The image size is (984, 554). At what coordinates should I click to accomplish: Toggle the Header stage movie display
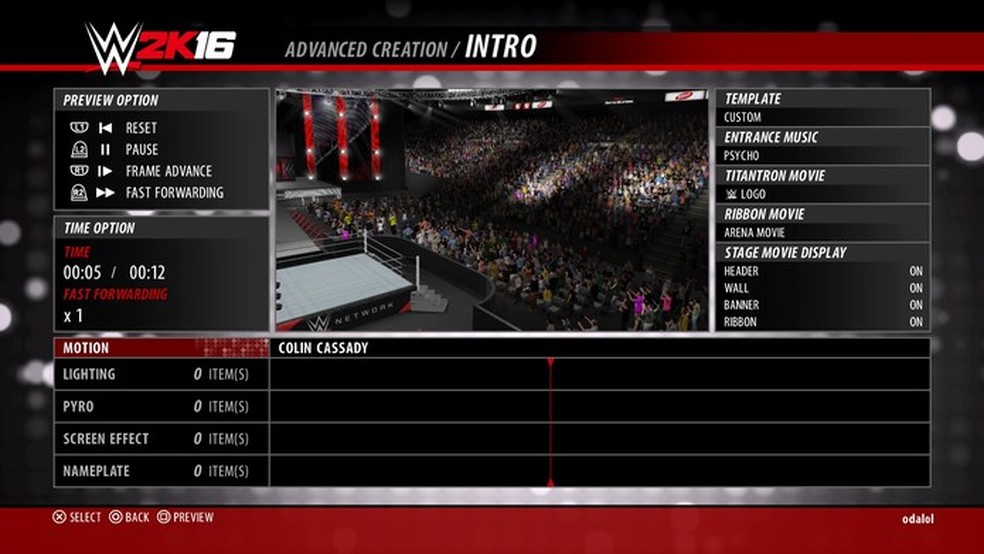[822, 271]
